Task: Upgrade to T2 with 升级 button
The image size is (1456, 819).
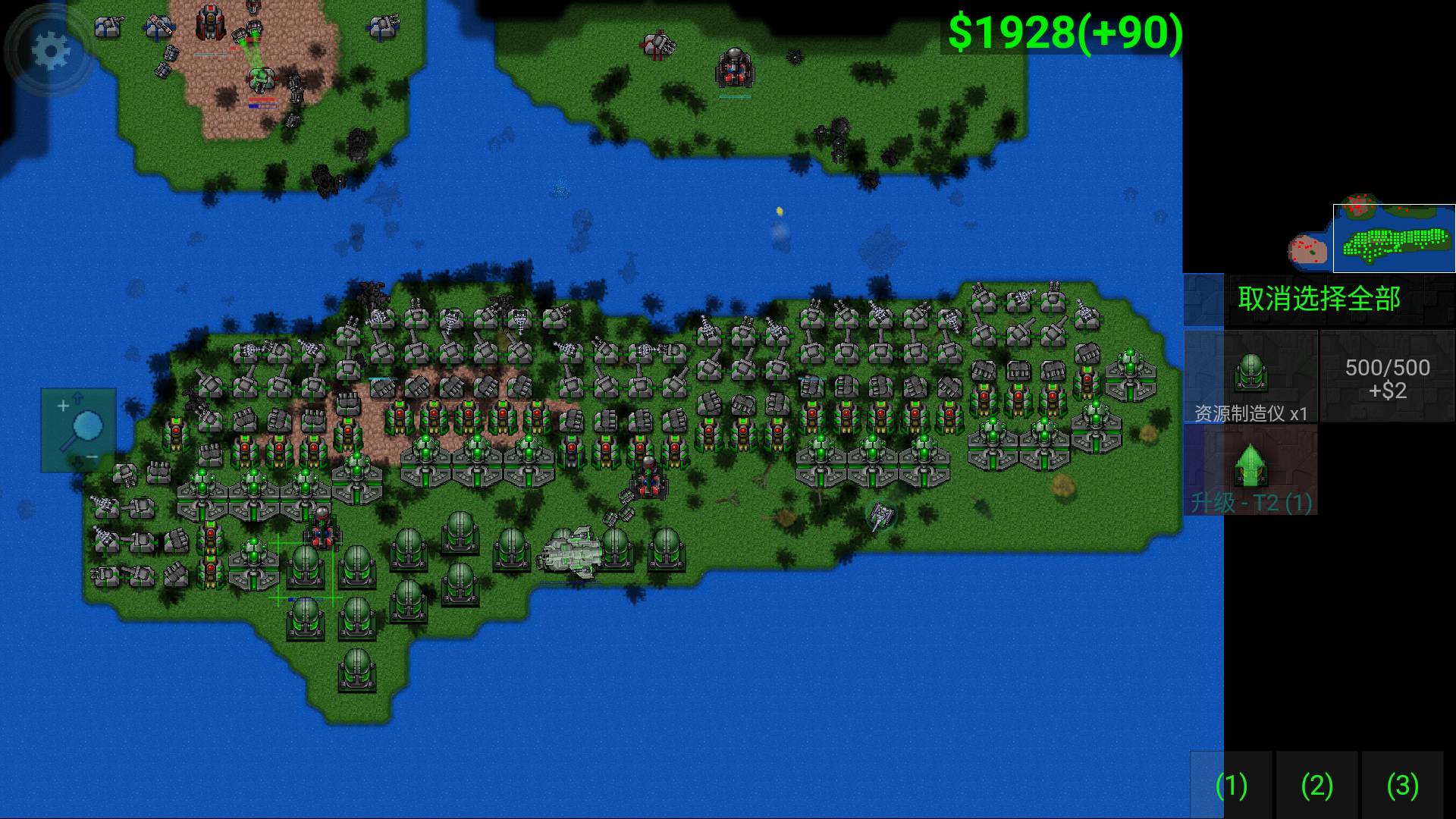Action: coord(1250,470)
